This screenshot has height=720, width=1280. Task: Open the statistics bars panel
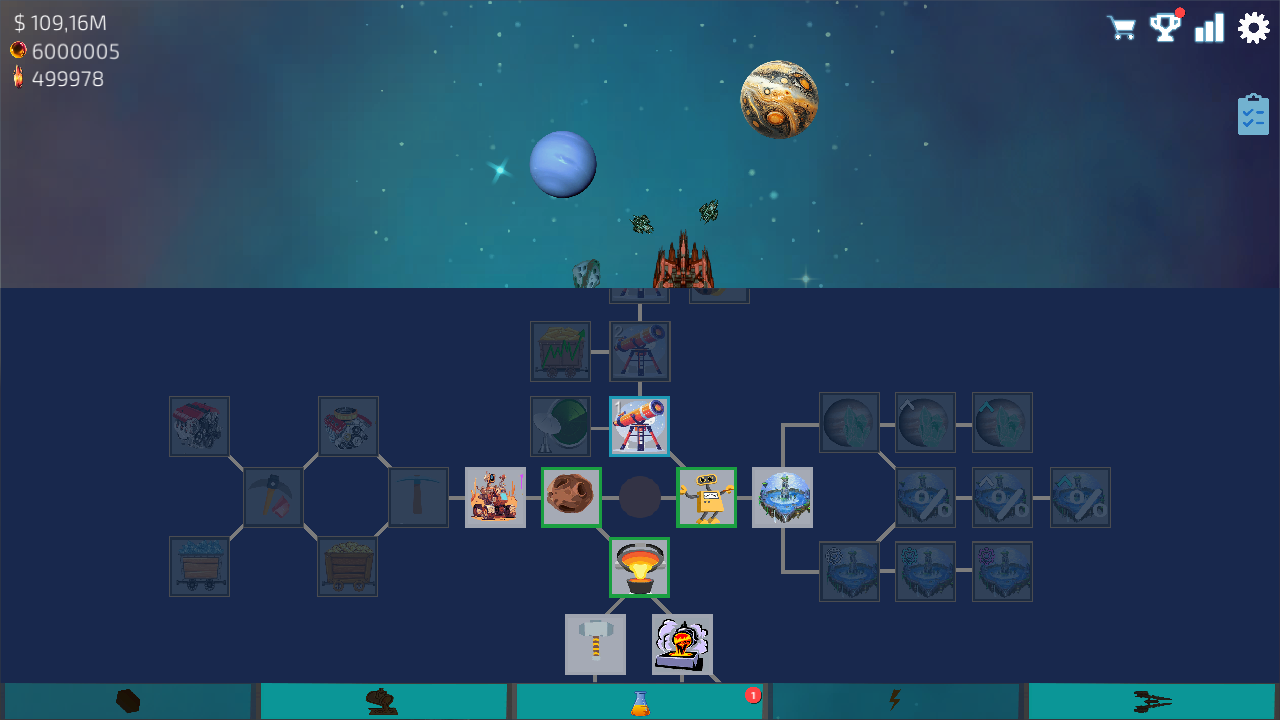click(x=1210, y=27)
